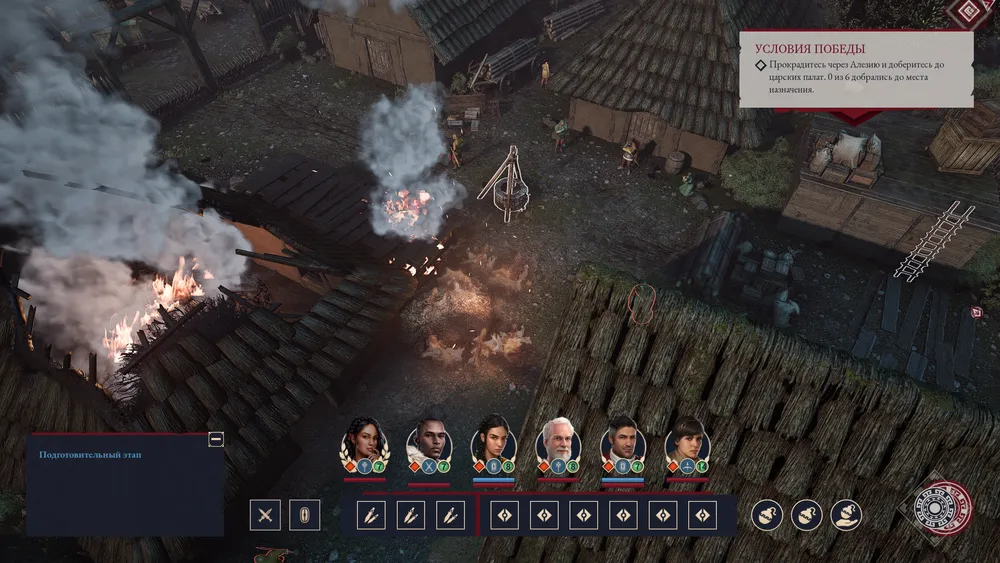The height and width of the screenshot is (563, 1000).
Task: Select the man with the red collar portrait
Action: click(622, 440)
